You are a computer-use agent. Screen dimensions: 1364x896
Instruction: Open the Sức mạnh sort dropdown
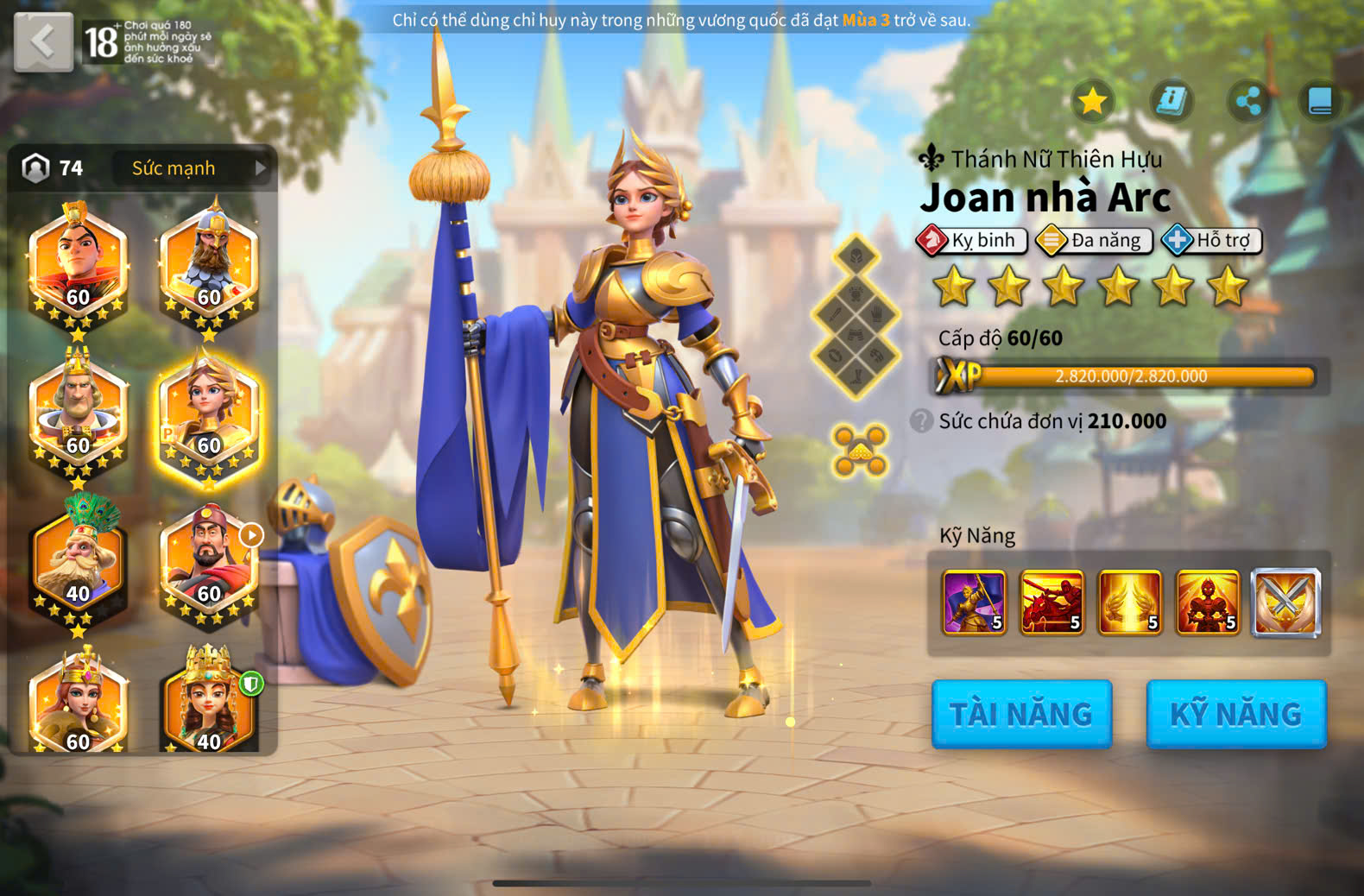coord(190,168)
